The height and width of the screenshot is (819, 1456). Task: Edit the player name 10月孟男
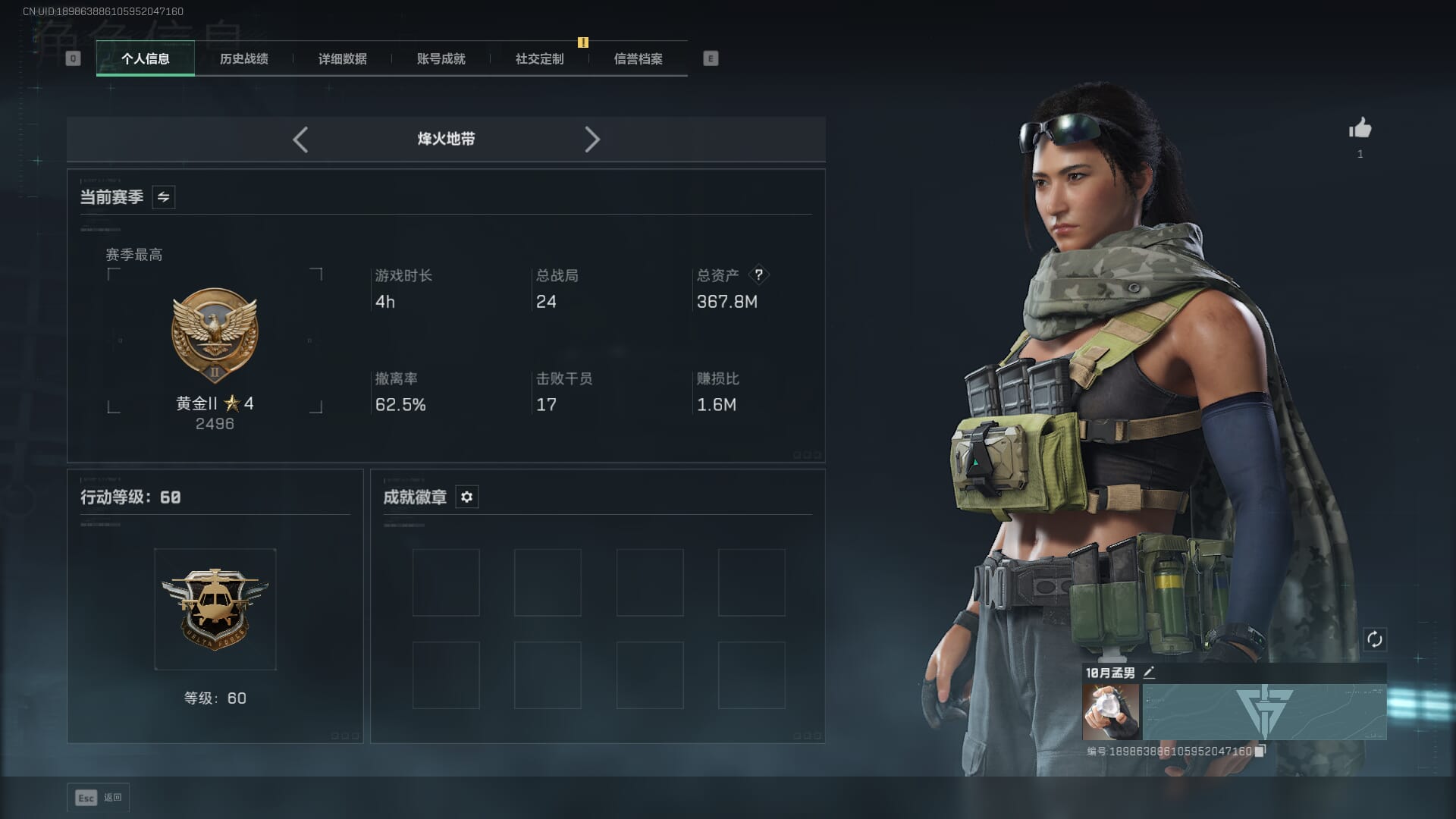tap(1149, 673)
